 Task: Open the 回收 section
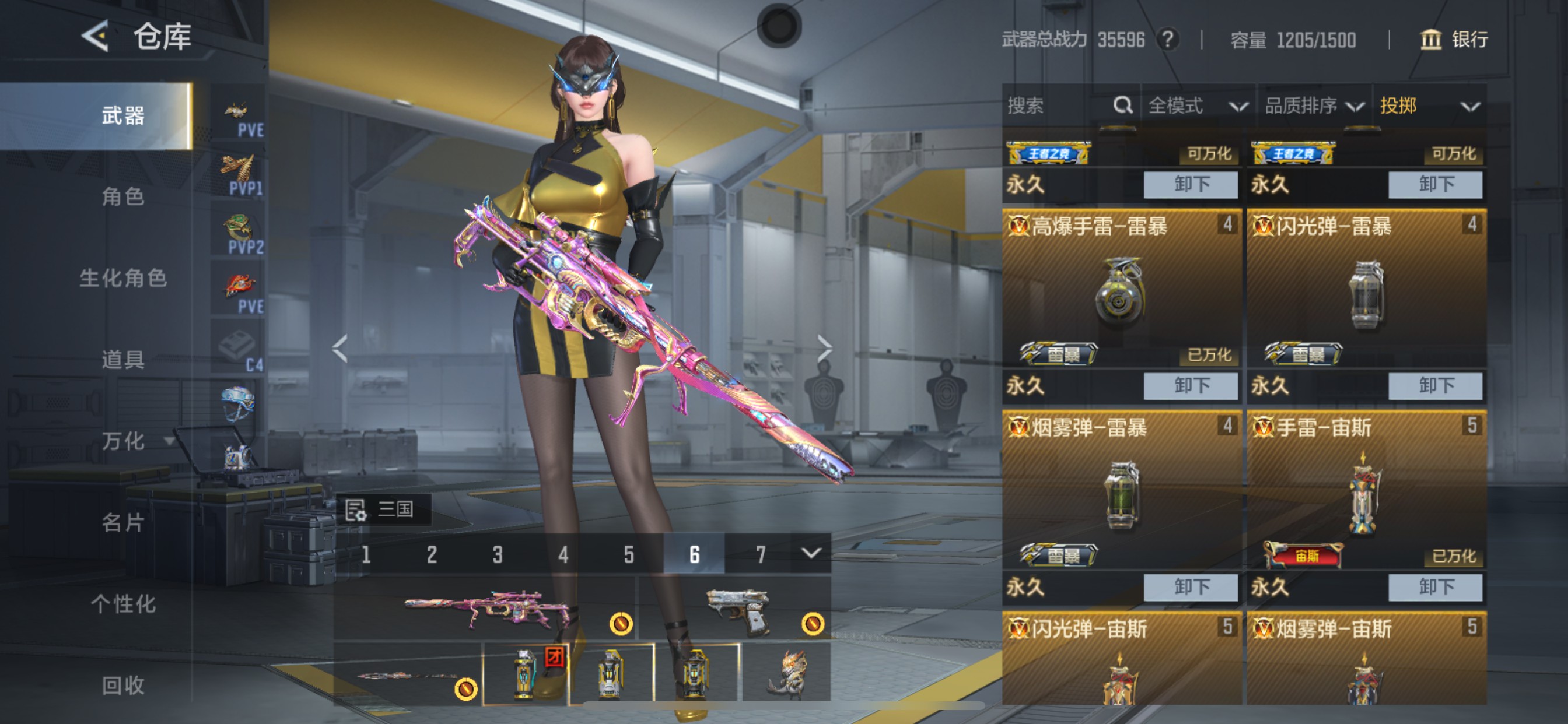click(x=123, y=685)
